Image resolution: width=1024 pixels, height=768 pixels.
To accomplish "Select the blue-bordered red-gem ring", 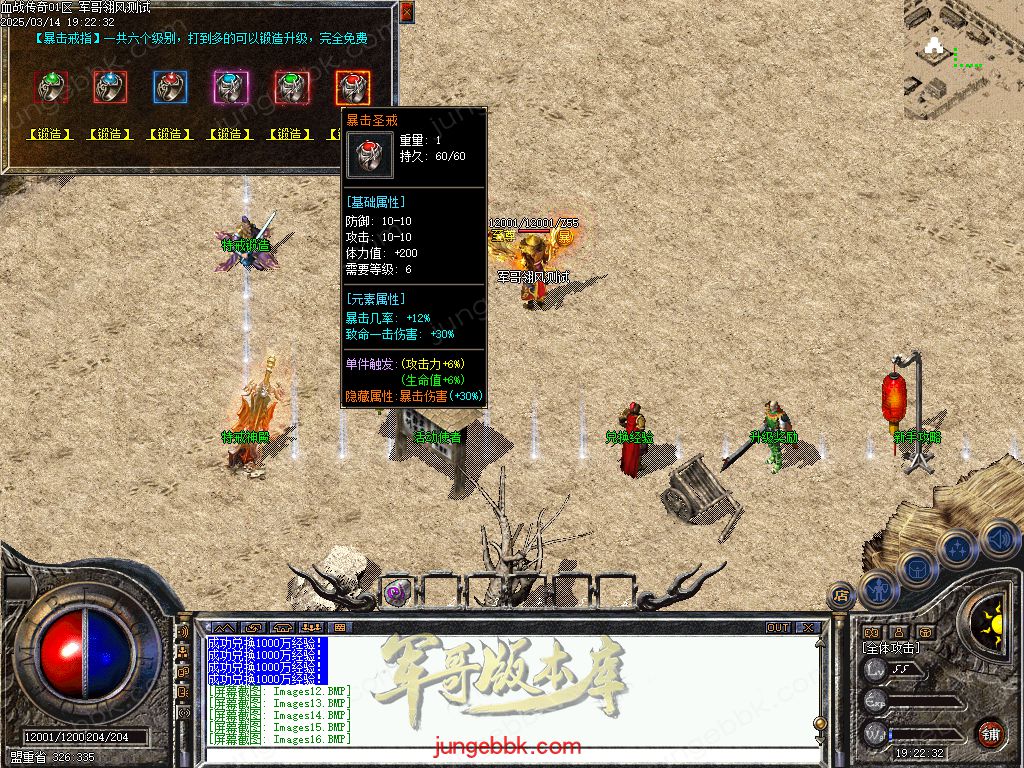I will pos(170,87).
